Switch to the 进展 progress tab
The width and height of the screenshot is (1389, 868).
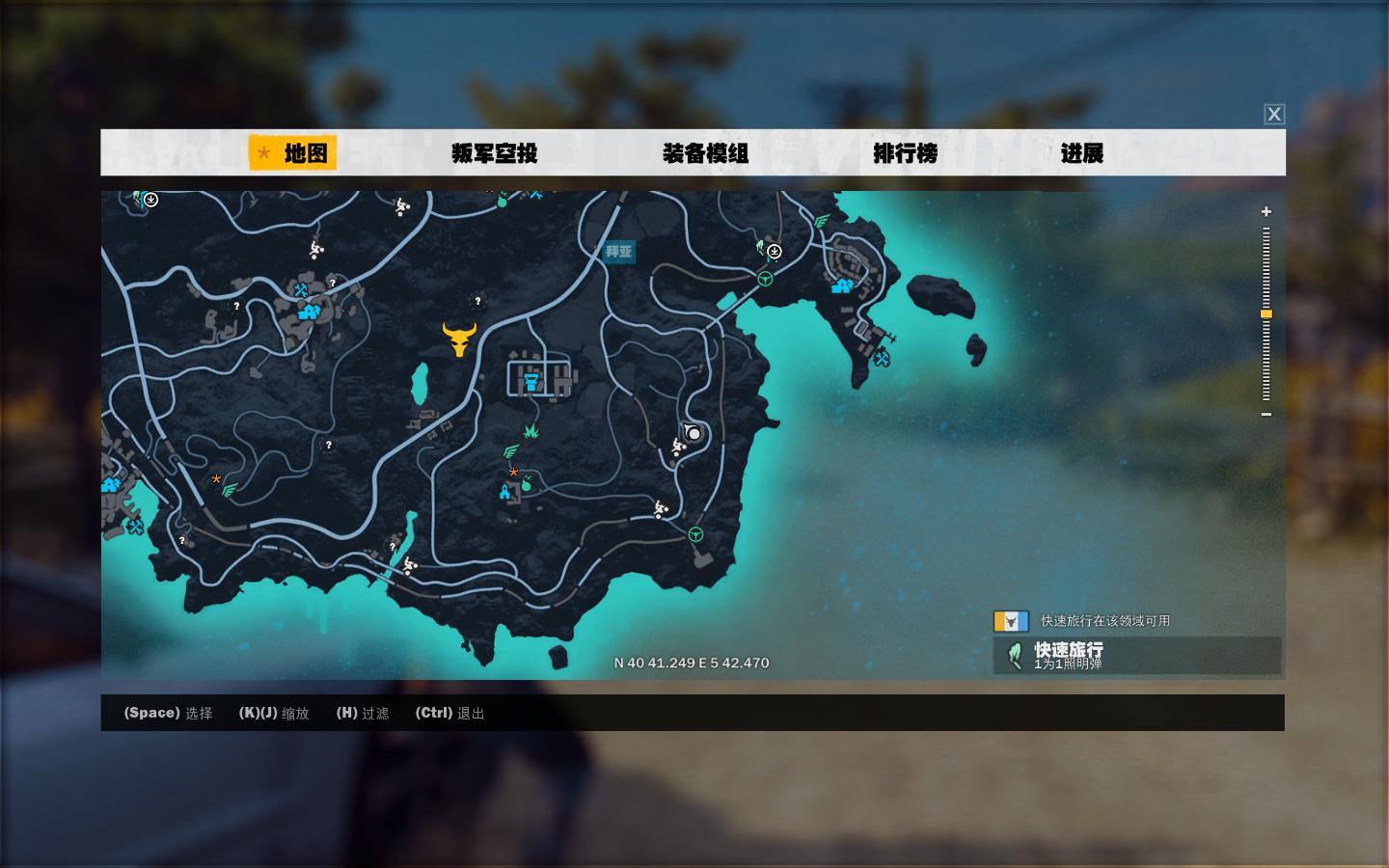(x=1081, y=152)
